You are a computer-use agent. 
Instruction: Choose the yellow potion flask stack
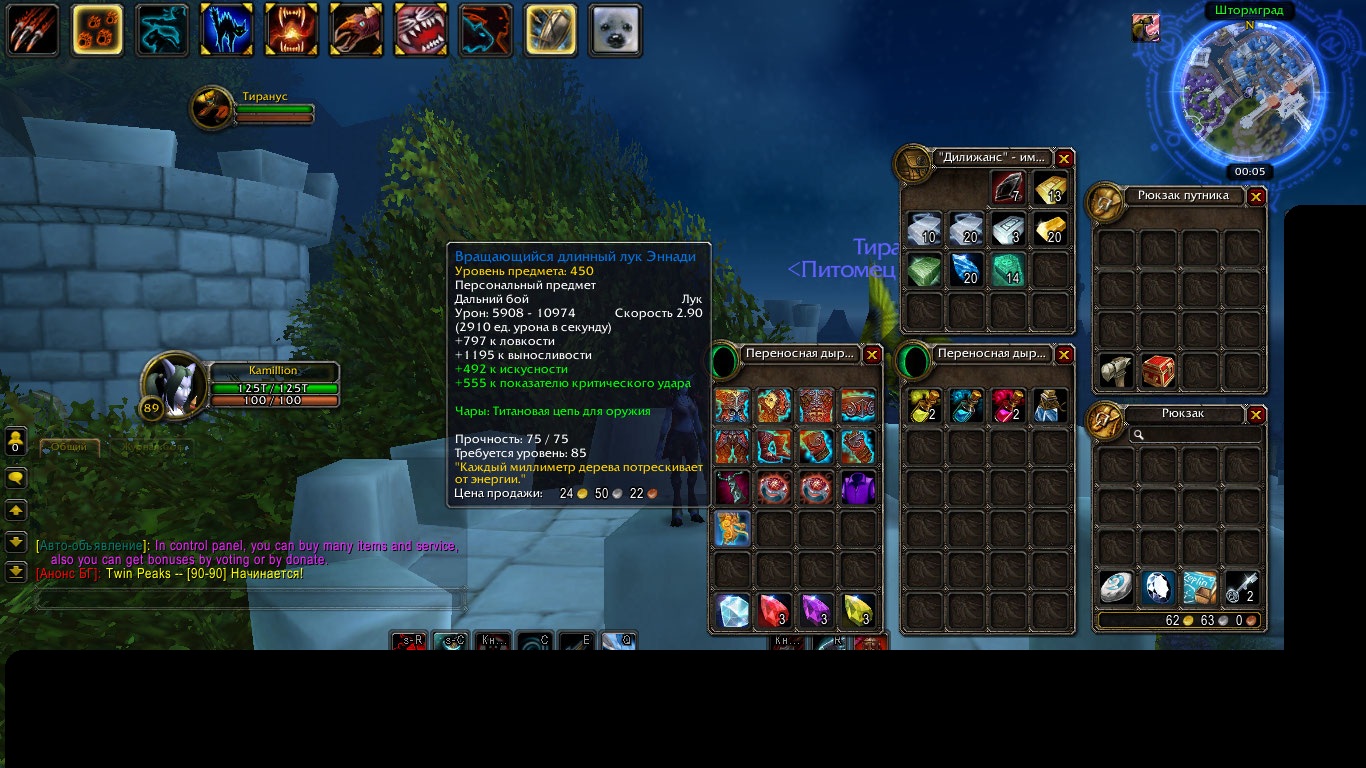[x=923, y=406]
